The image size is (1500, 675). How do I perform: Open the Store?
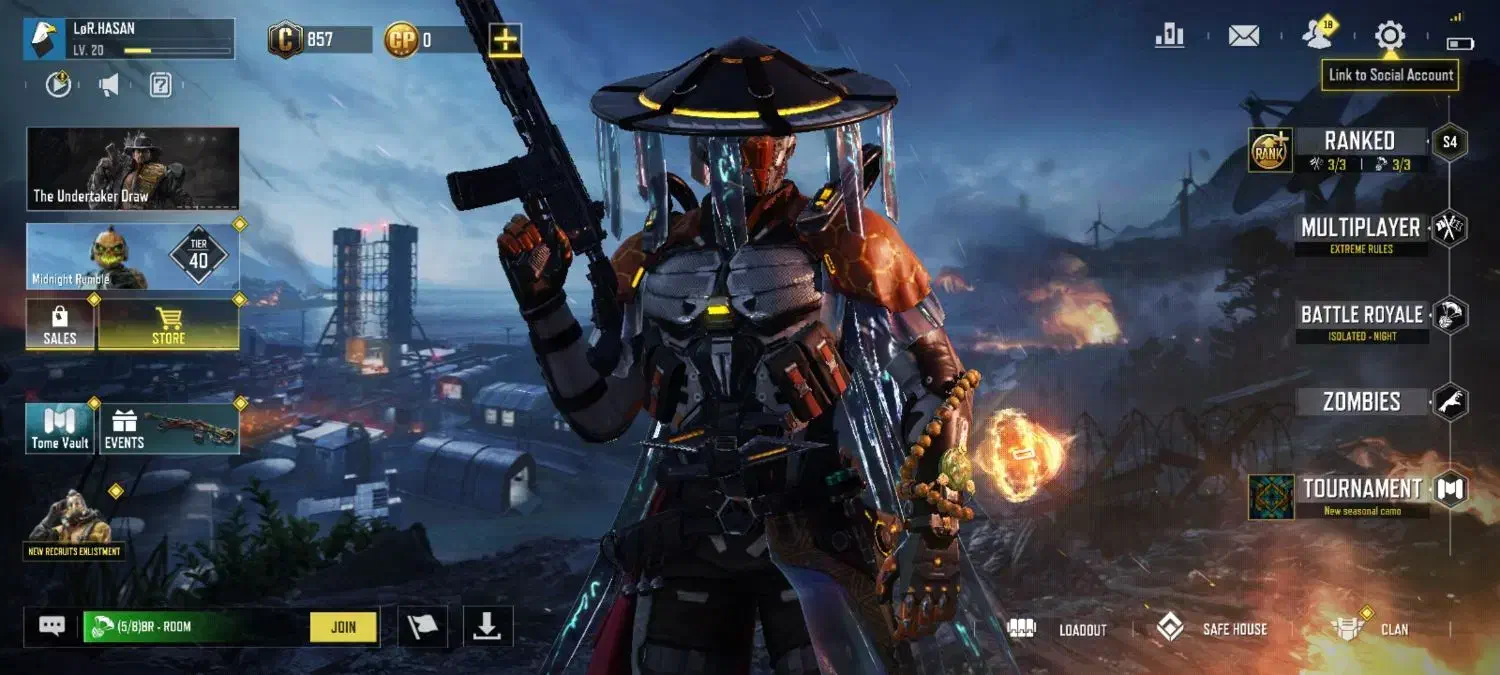pyautogui.click(x=168, y=325)
